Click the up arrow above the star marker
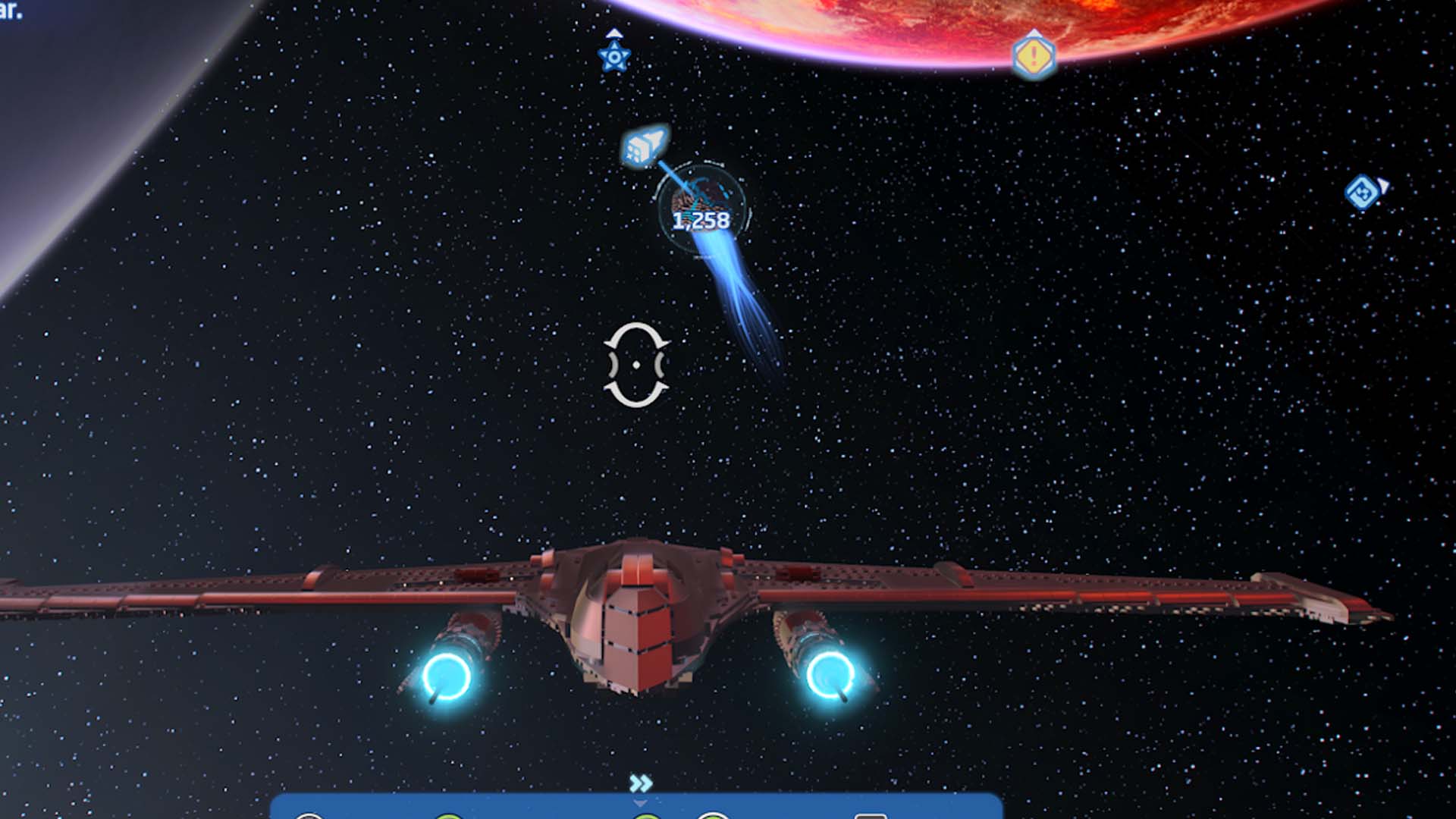The width and height of the screenshot is (1456, 819). 614,32
